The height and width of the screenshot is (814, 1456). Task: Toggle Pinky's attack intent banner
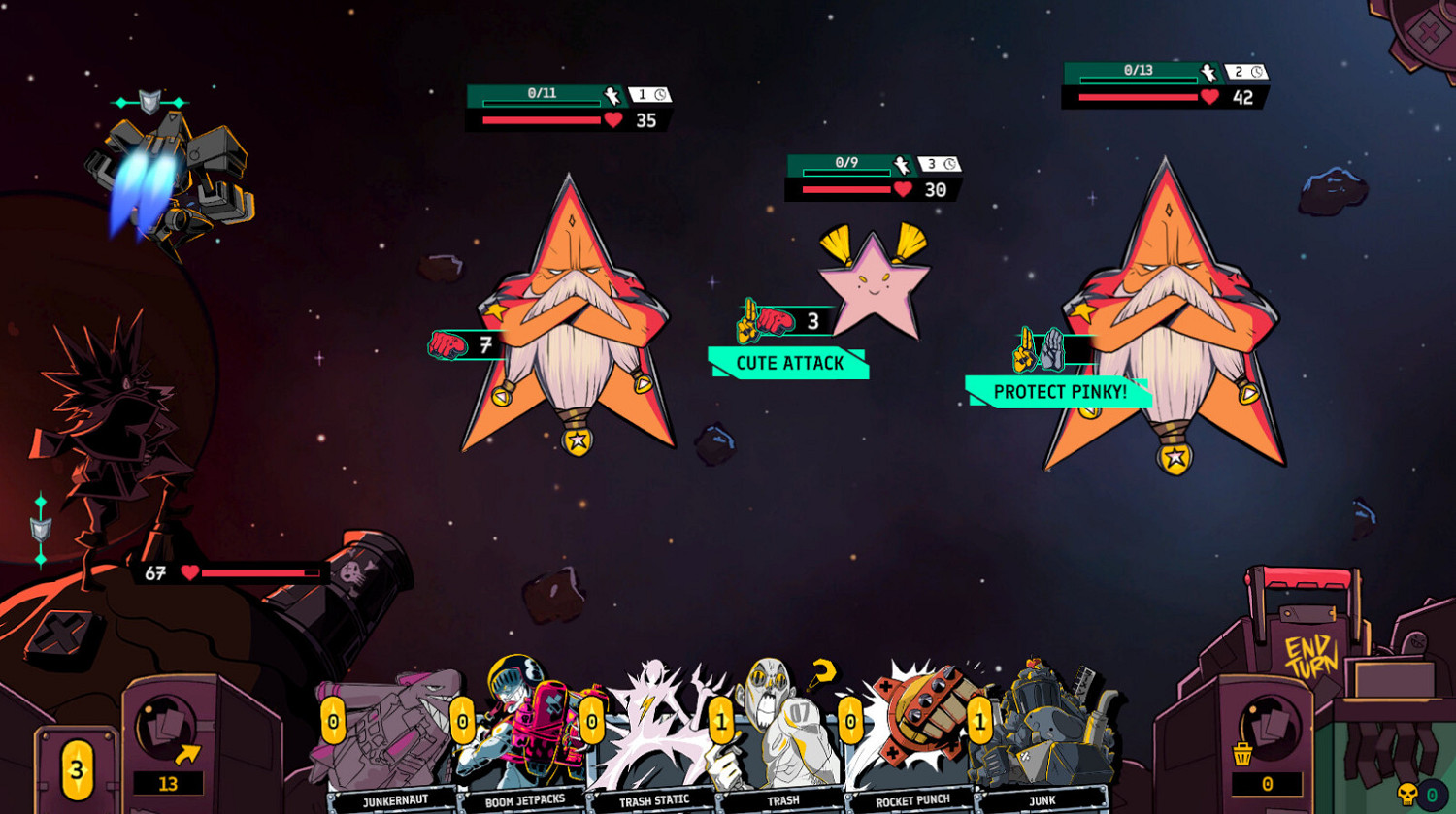click(788, 363)
